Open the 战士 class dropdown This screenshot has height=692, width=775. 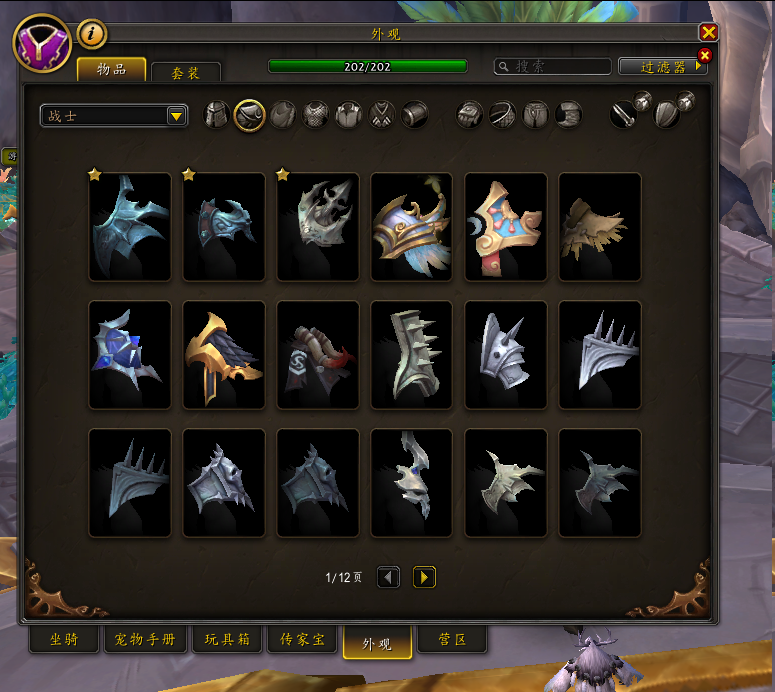coord(114,116)
